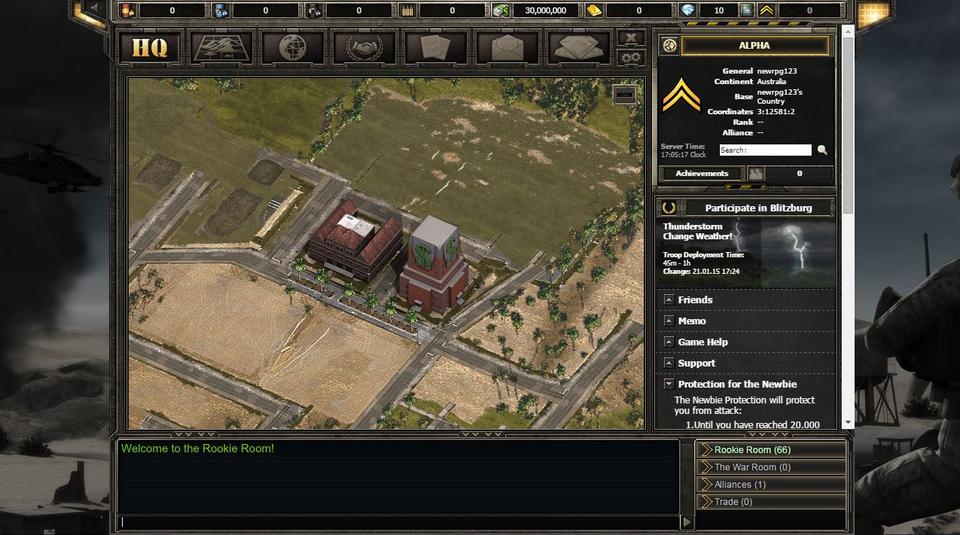Click the chat message input box

(x=400, y=522)
